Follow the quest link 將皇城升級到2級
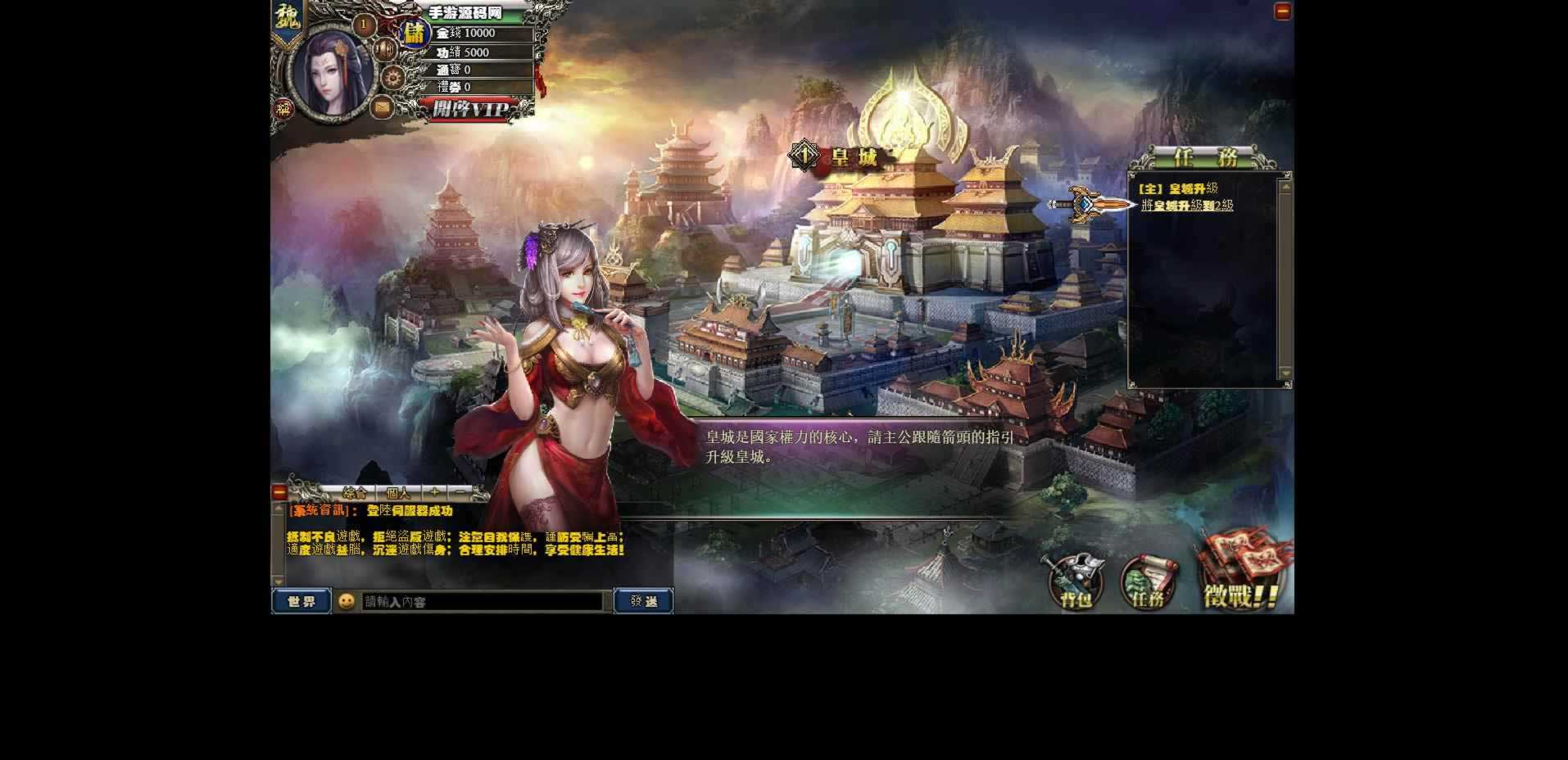Viewport: 1568px width, 760px height. click(1186, 206)
